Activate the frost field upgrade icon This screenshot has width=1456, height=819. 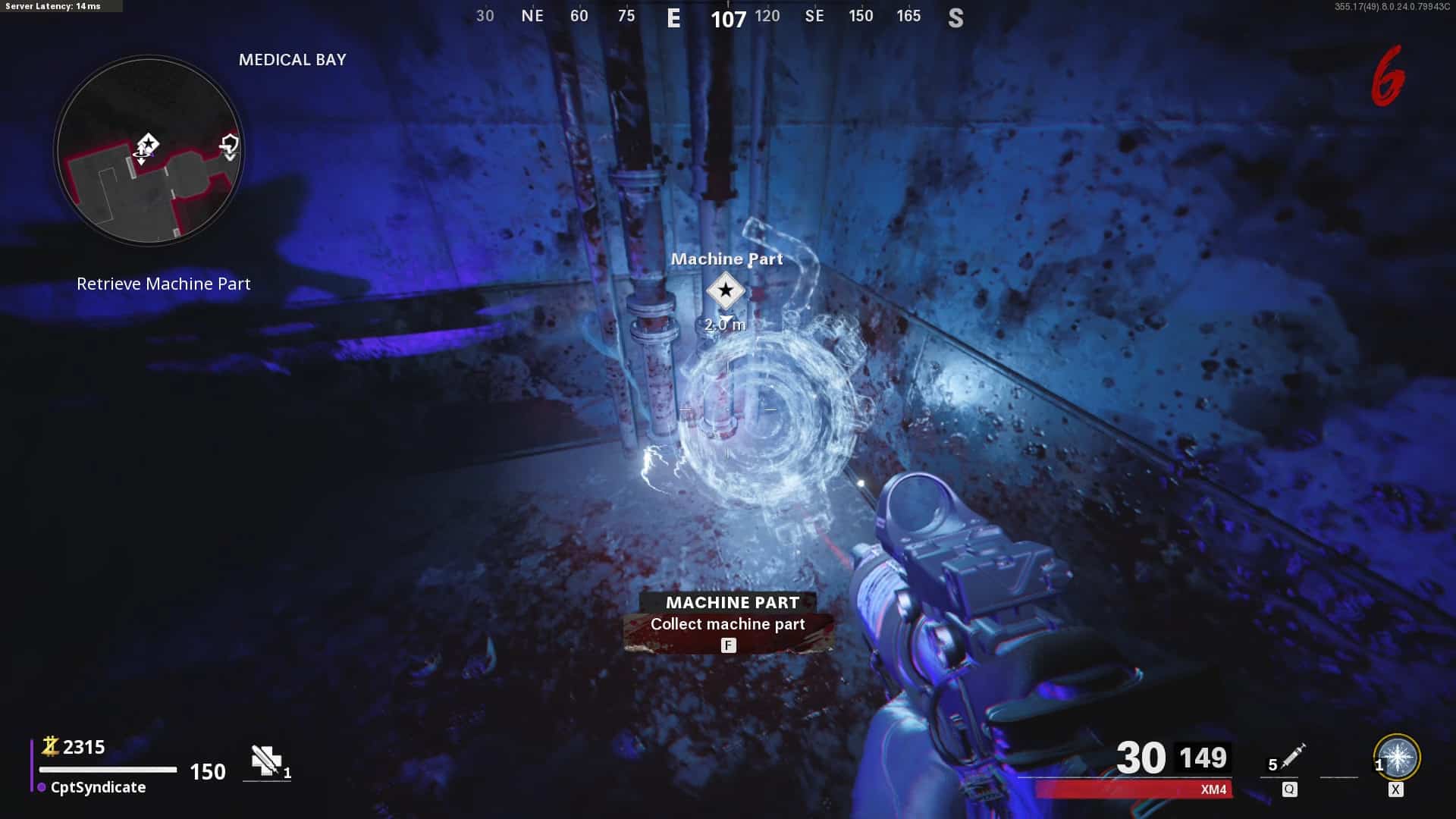coord(1397,757)
